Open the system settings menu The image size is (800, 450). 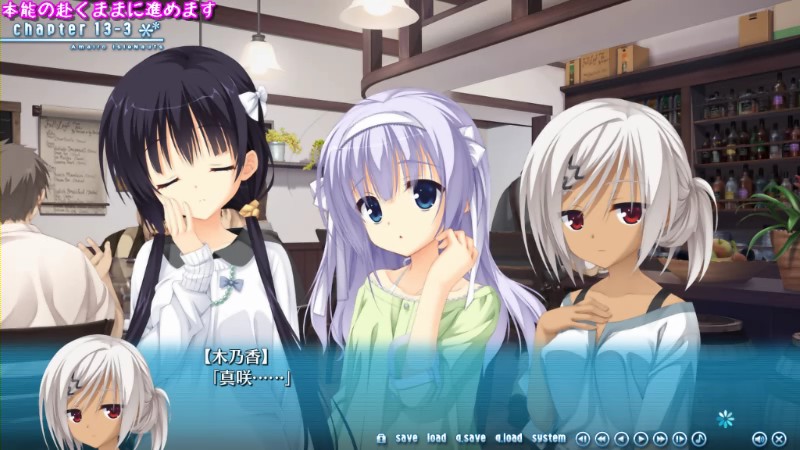click(549, 438)
